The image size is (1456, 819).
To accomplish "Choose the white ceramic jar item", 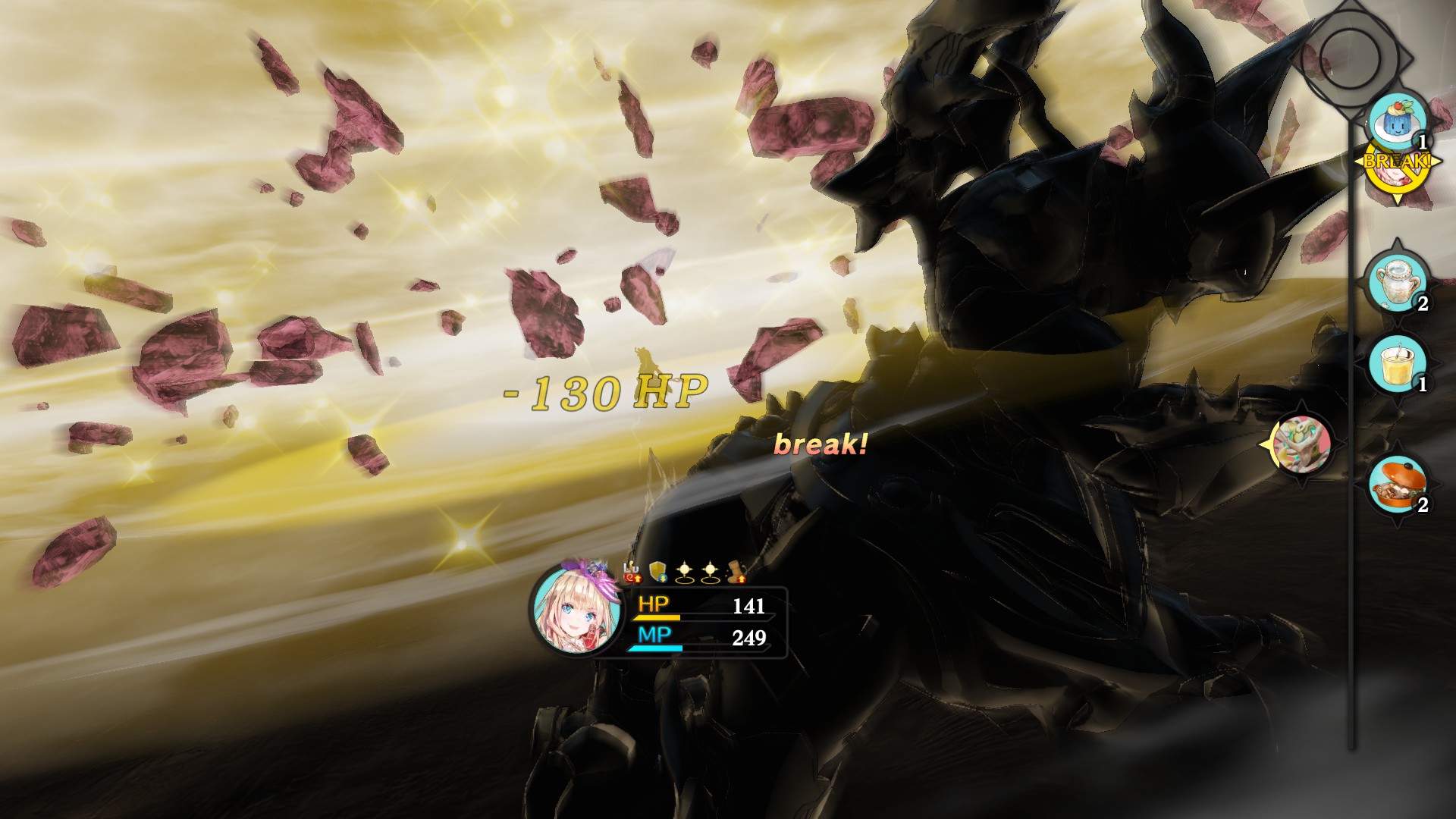I will point(1397,280).
